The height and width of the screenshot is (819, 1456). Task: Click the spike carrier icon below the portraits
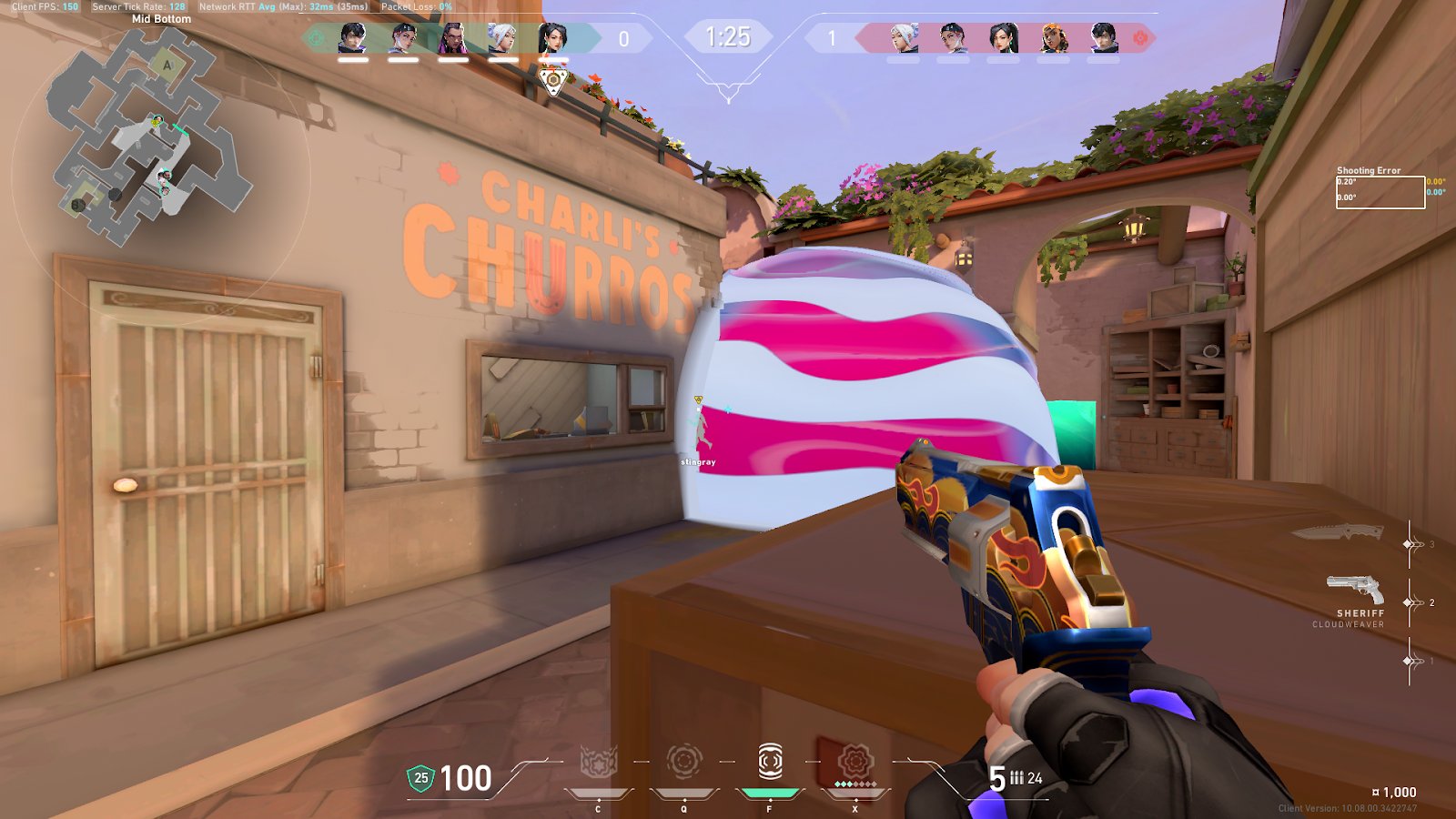(552, 80)
